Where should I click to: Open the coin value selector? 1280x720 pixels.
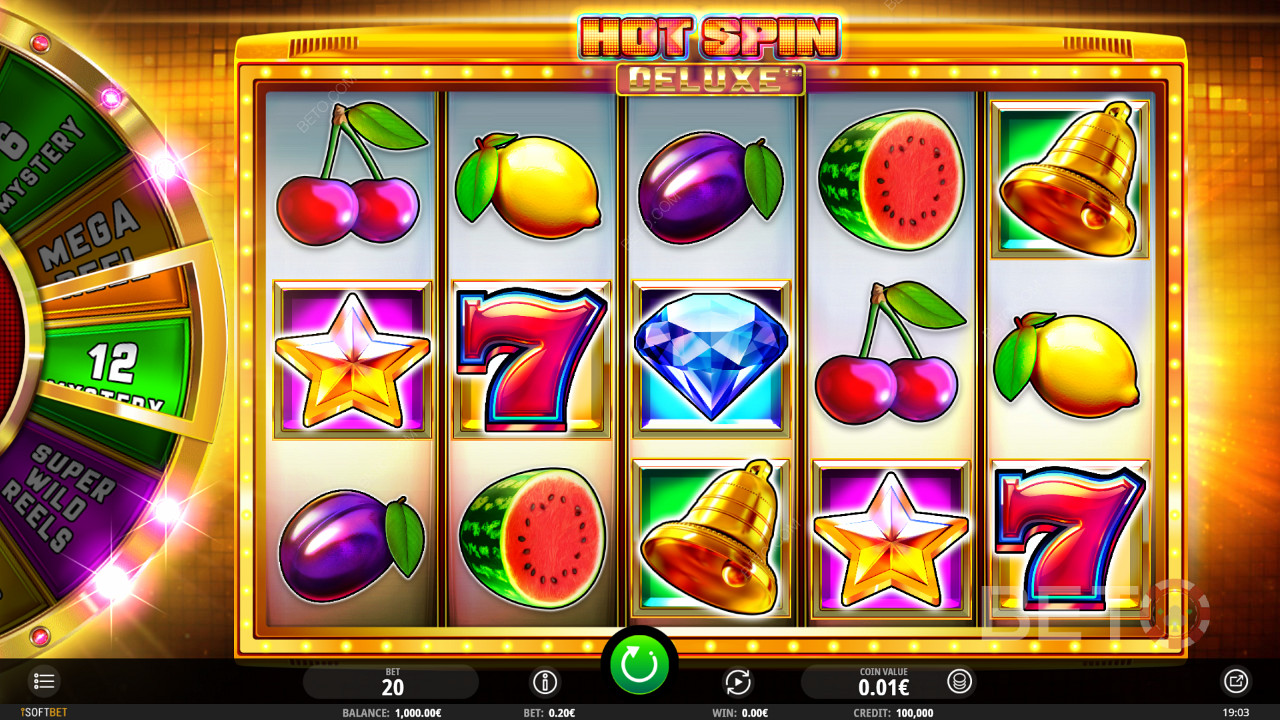tap(959, 682)
